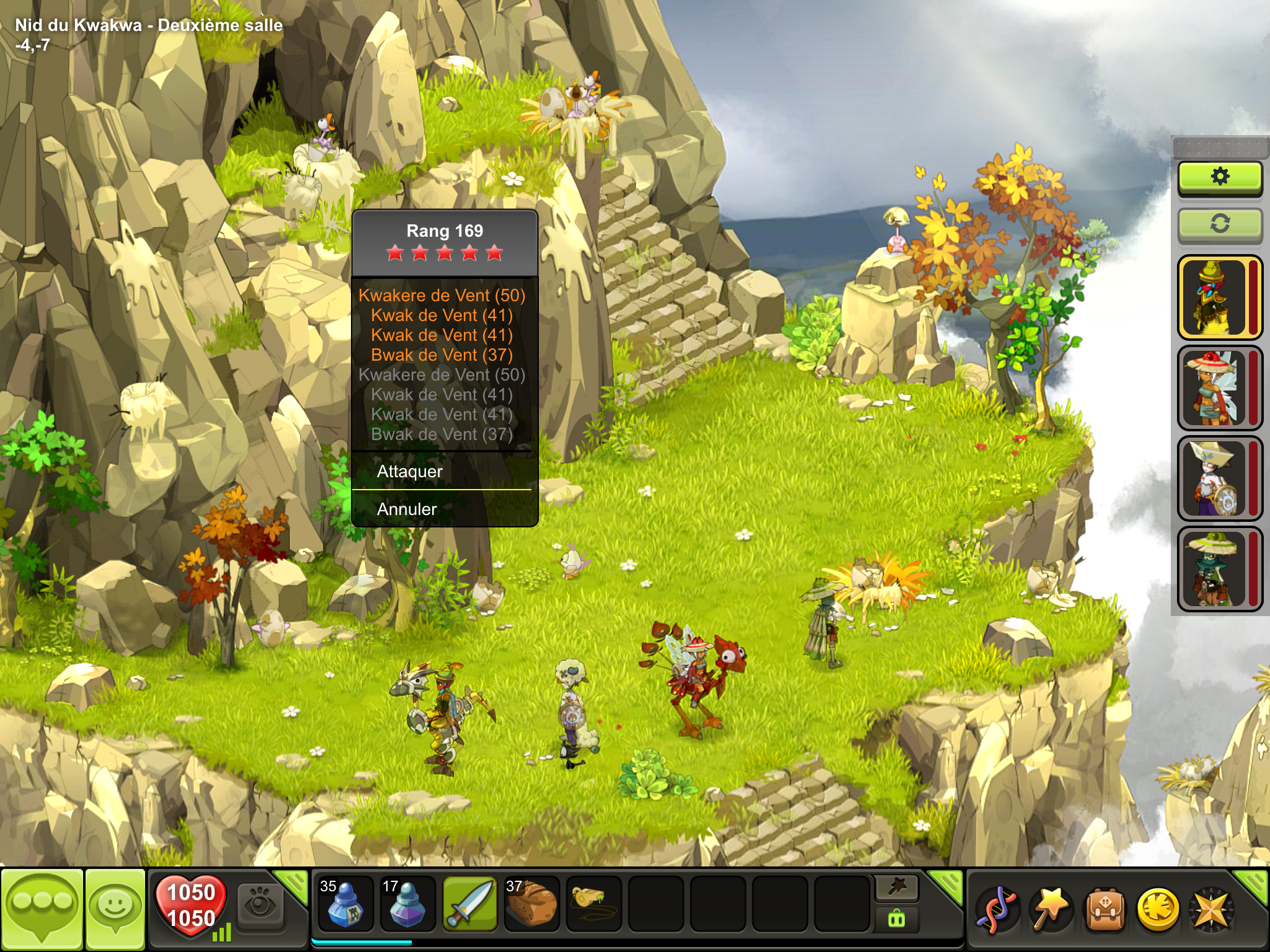Click the pin button beside the hotbar
The width and height of the screenshot is (1270, 952).
coord(897,888)
